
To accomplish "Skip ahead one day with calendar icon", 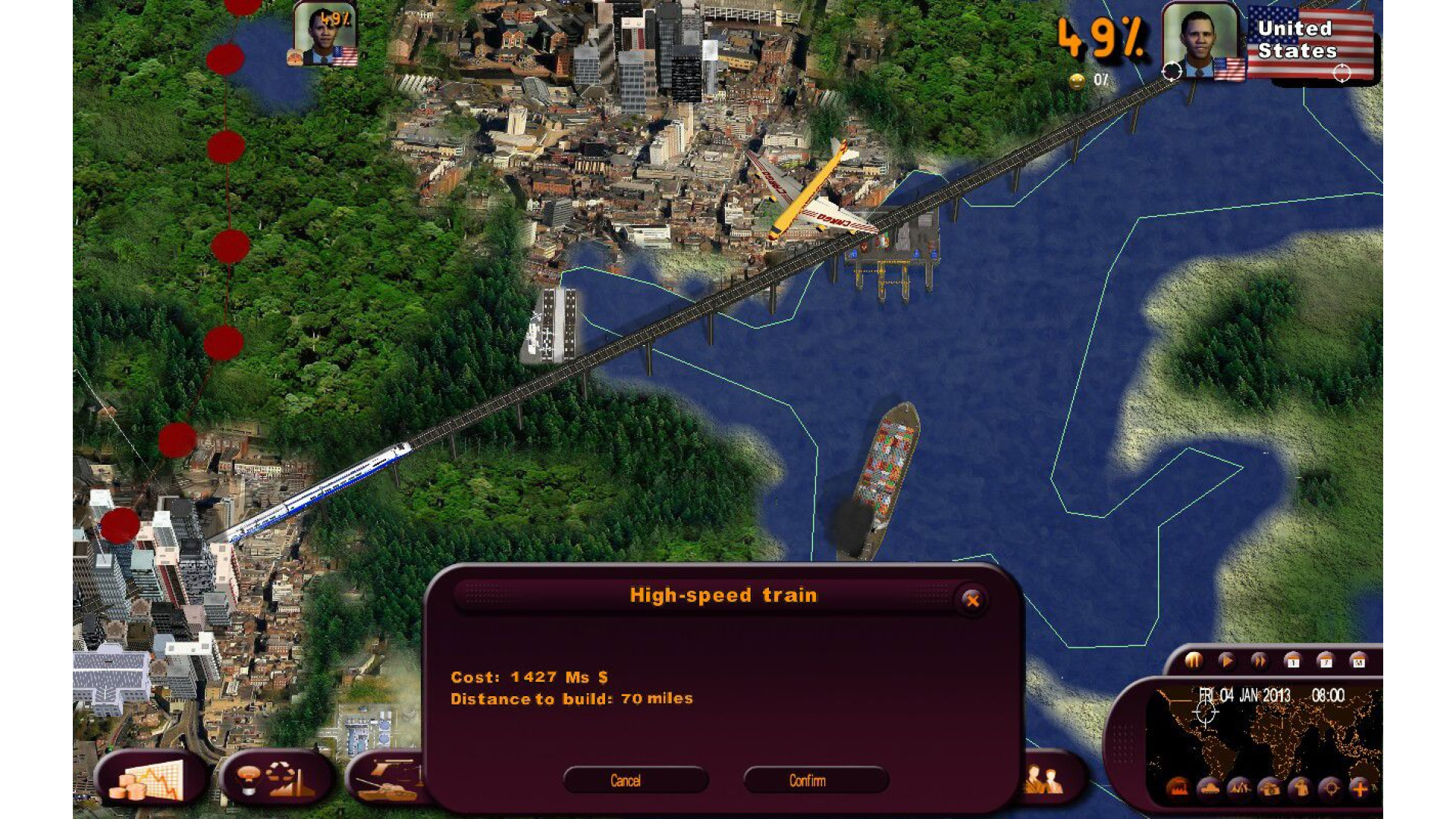I will click(x=1292, y=661).
